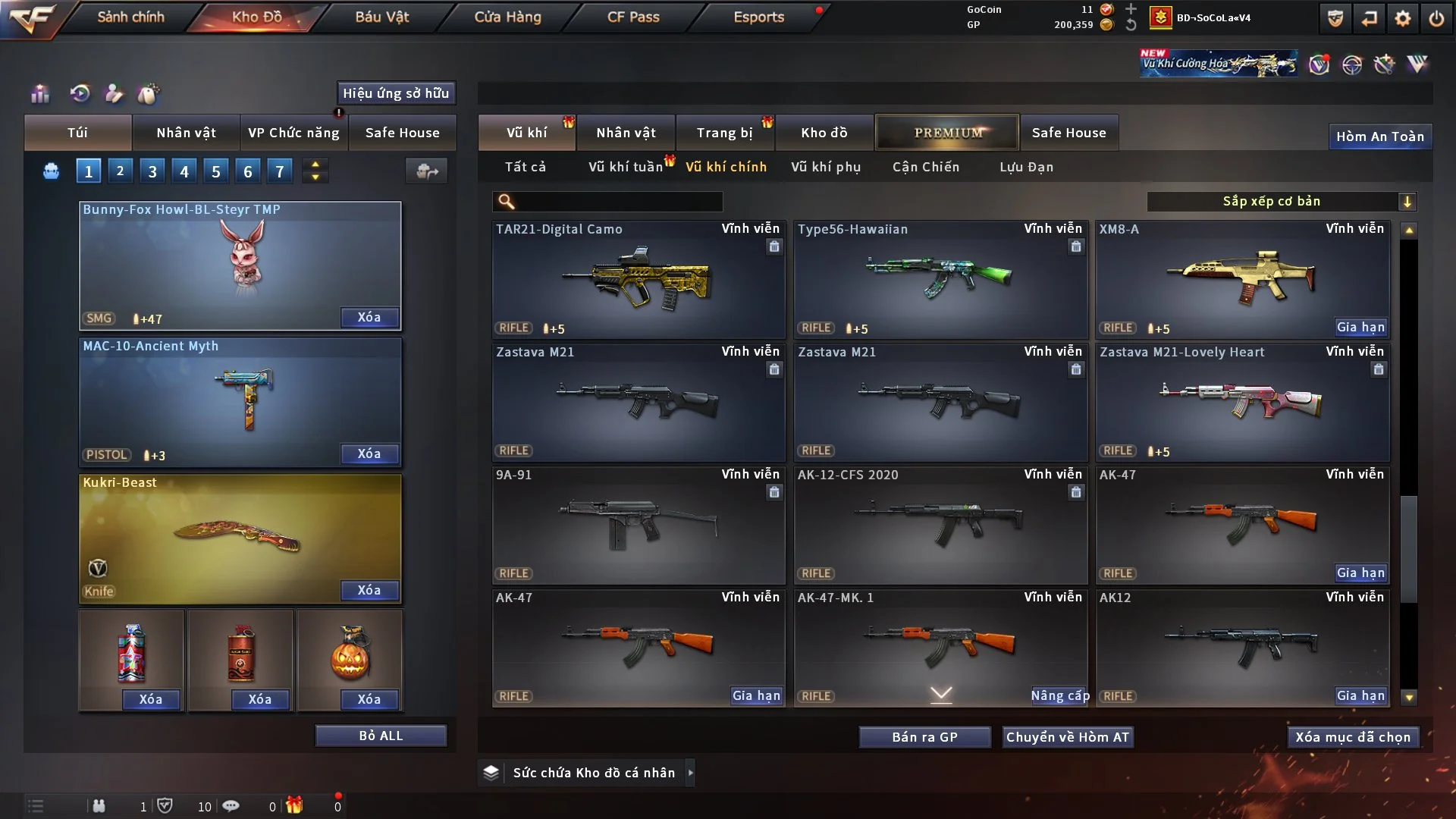The height and width of the screenshot is (819, 1456).
Task: Switch to the Nhân vật inventory tab
Action: (x=626, y=133)
